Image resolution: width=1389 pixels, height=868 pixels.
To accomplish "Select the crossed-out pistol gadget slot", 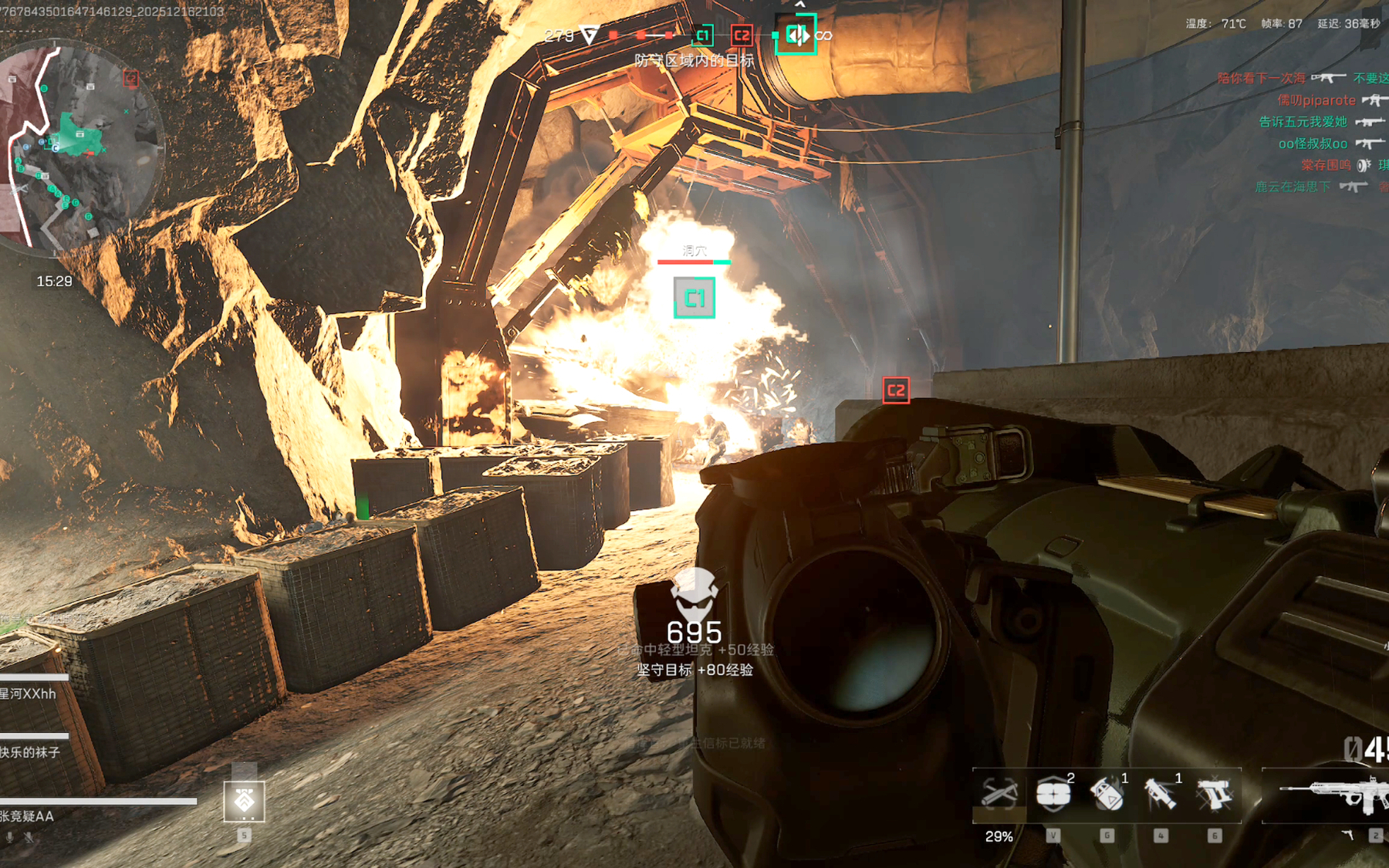I will tap(1215, 795).
